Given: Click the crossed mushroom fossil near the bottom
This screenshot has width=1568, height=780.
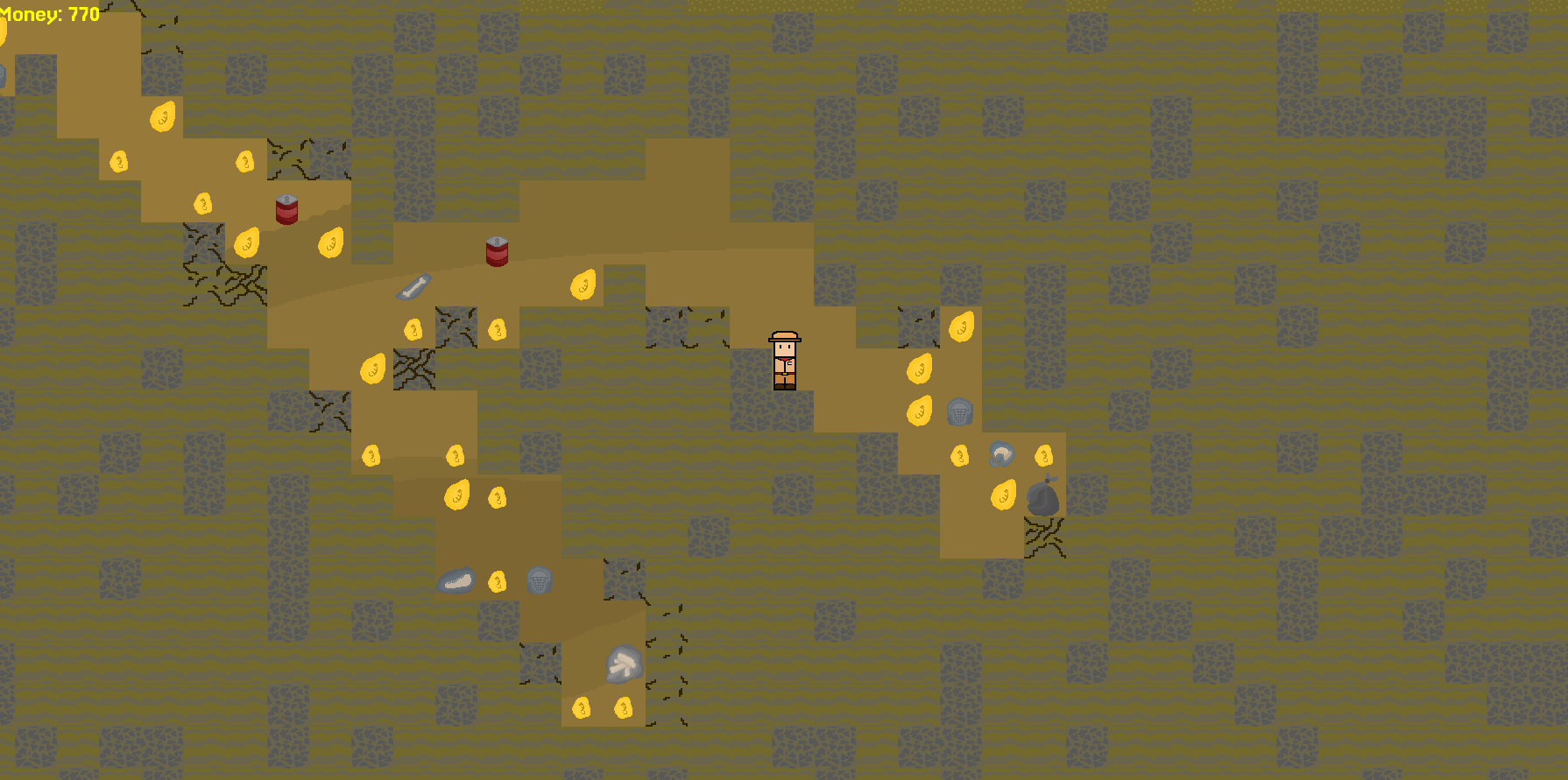Looking at the screenshot, I should 625,663.
